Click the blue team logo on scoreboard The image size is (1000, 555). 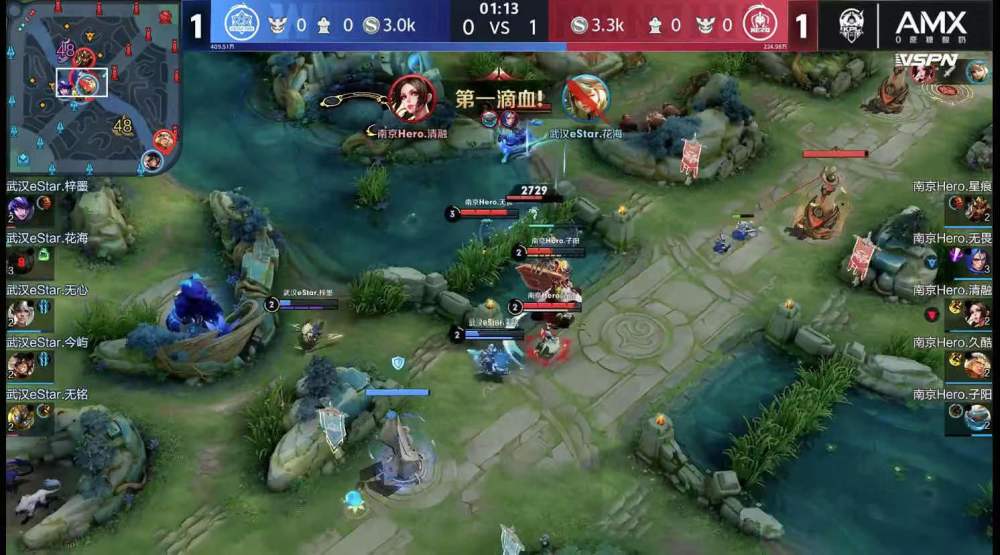[241, 24]
